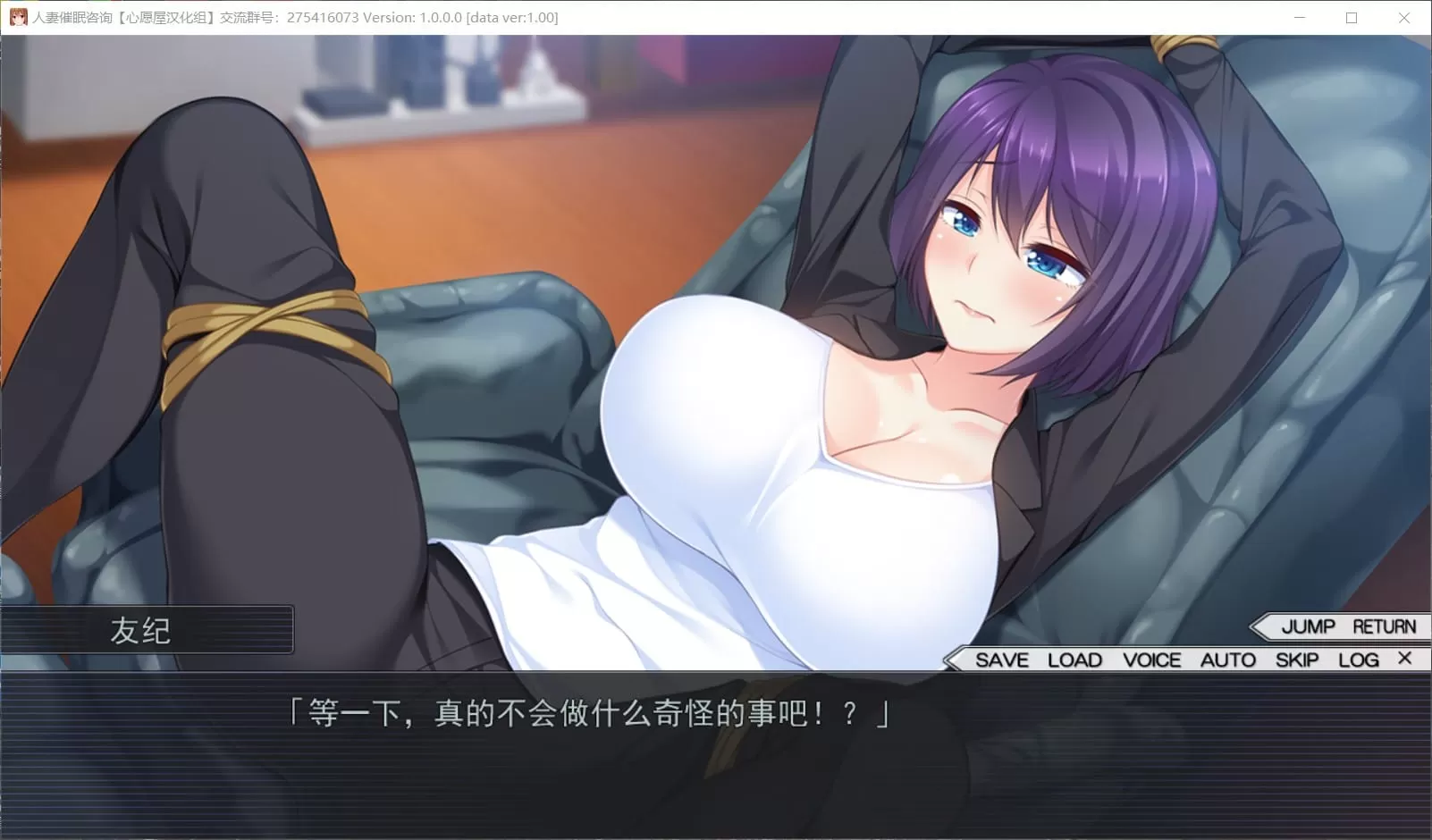Viewport: 1432px width, 840px height.
Task: Hide the quick menu with the X
Action: pos(1404,659)
